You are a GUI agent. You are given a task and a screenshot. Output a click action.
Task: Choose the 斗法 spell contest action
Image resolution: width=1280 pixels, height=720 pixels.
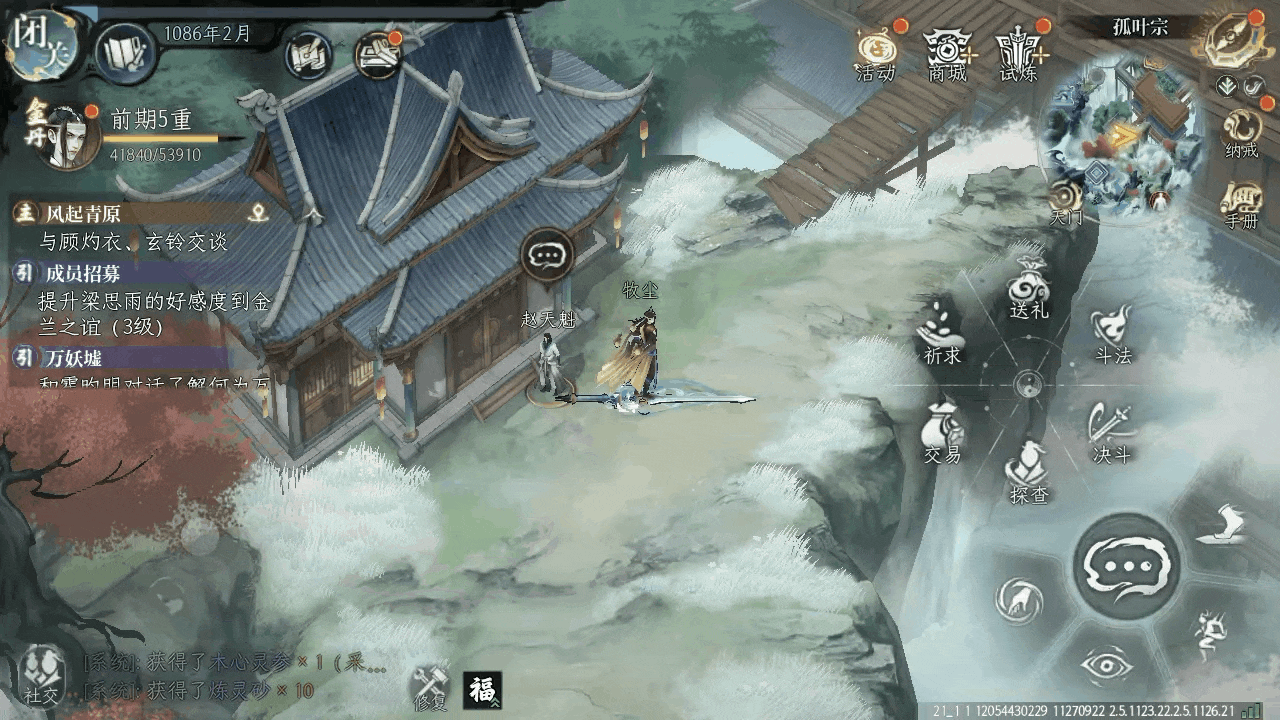(1112, 335)
